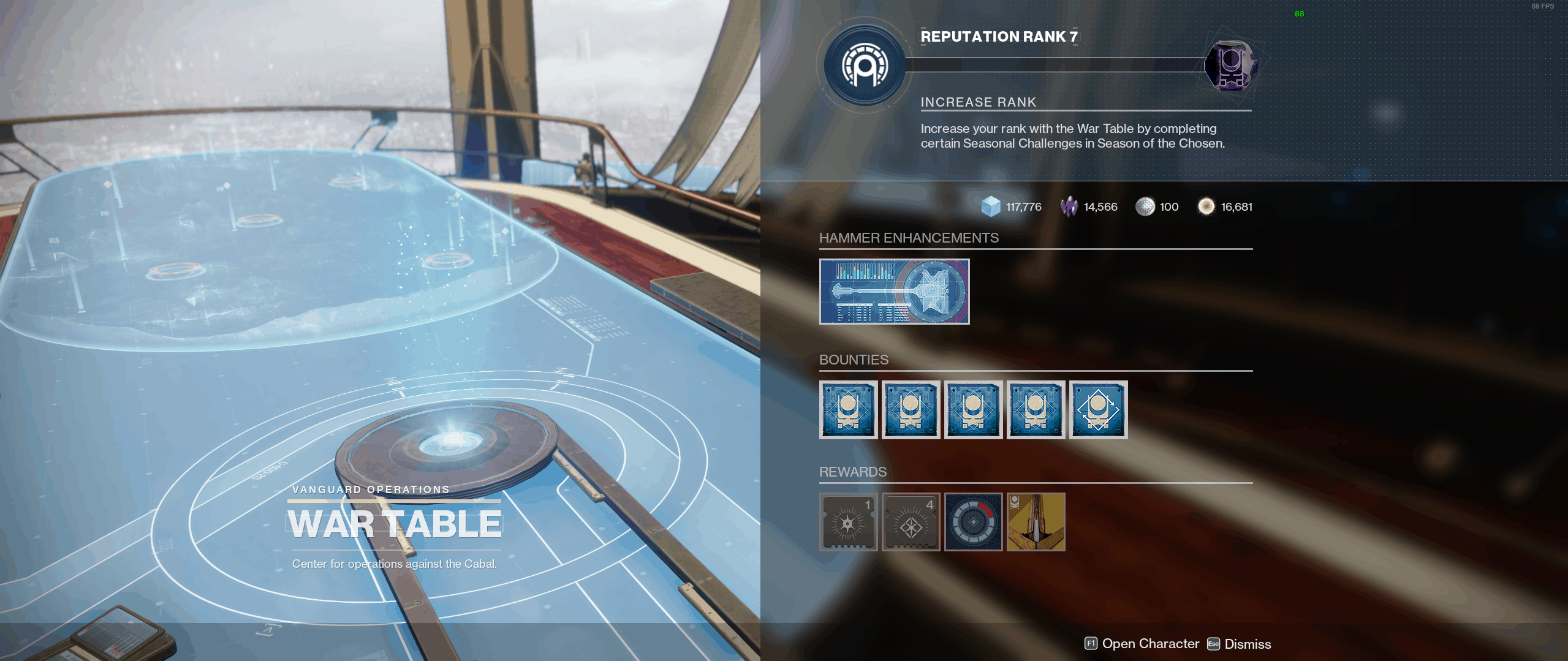The image size is (1568, 661).
Task: Select the first War Table bounty
Action: tap(849, 409)
